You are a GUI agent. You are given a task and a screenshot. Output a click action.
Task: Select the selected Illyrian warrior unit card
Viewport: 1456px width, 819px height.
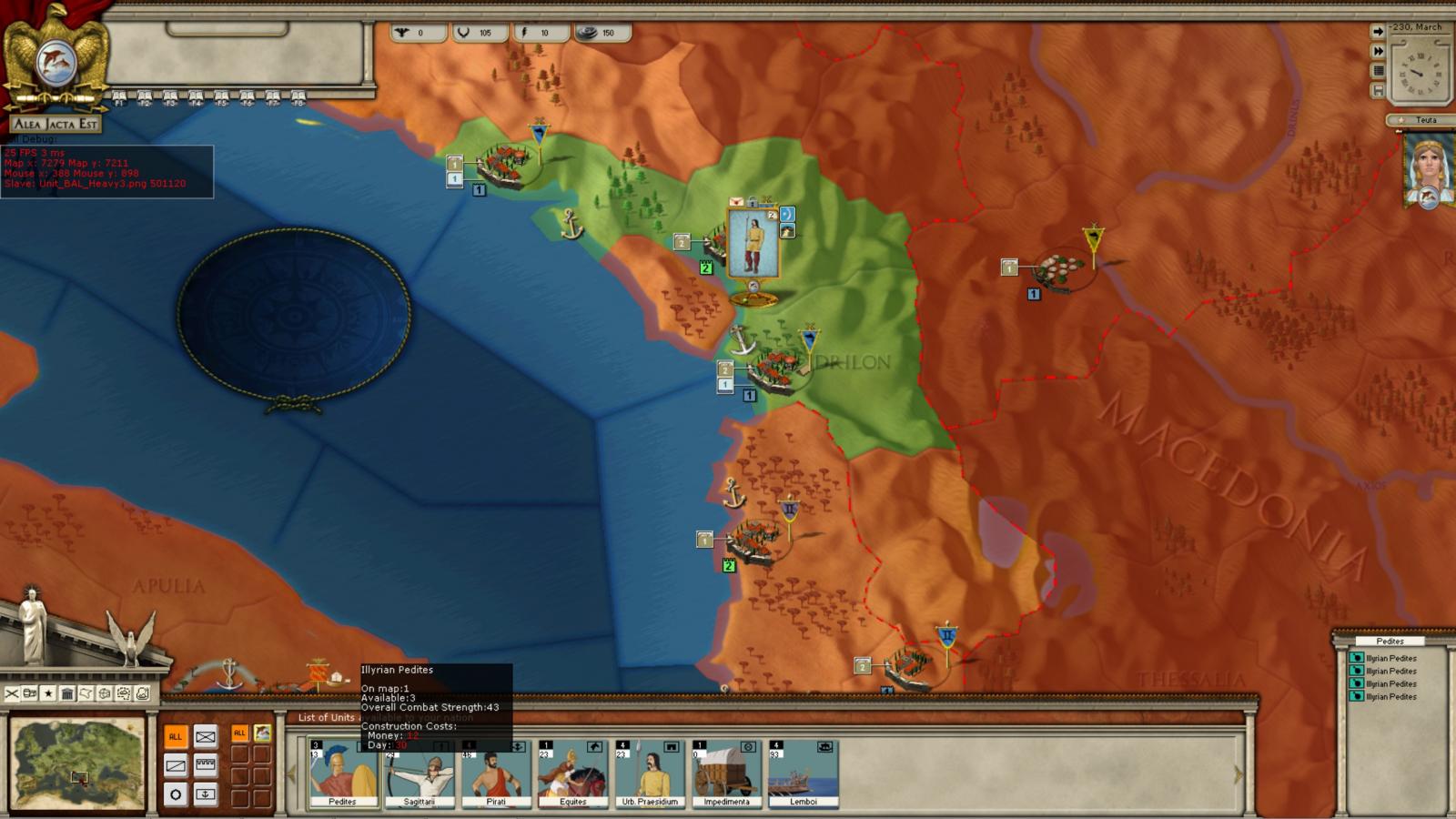pyautogui.click(x=753, y=244)
